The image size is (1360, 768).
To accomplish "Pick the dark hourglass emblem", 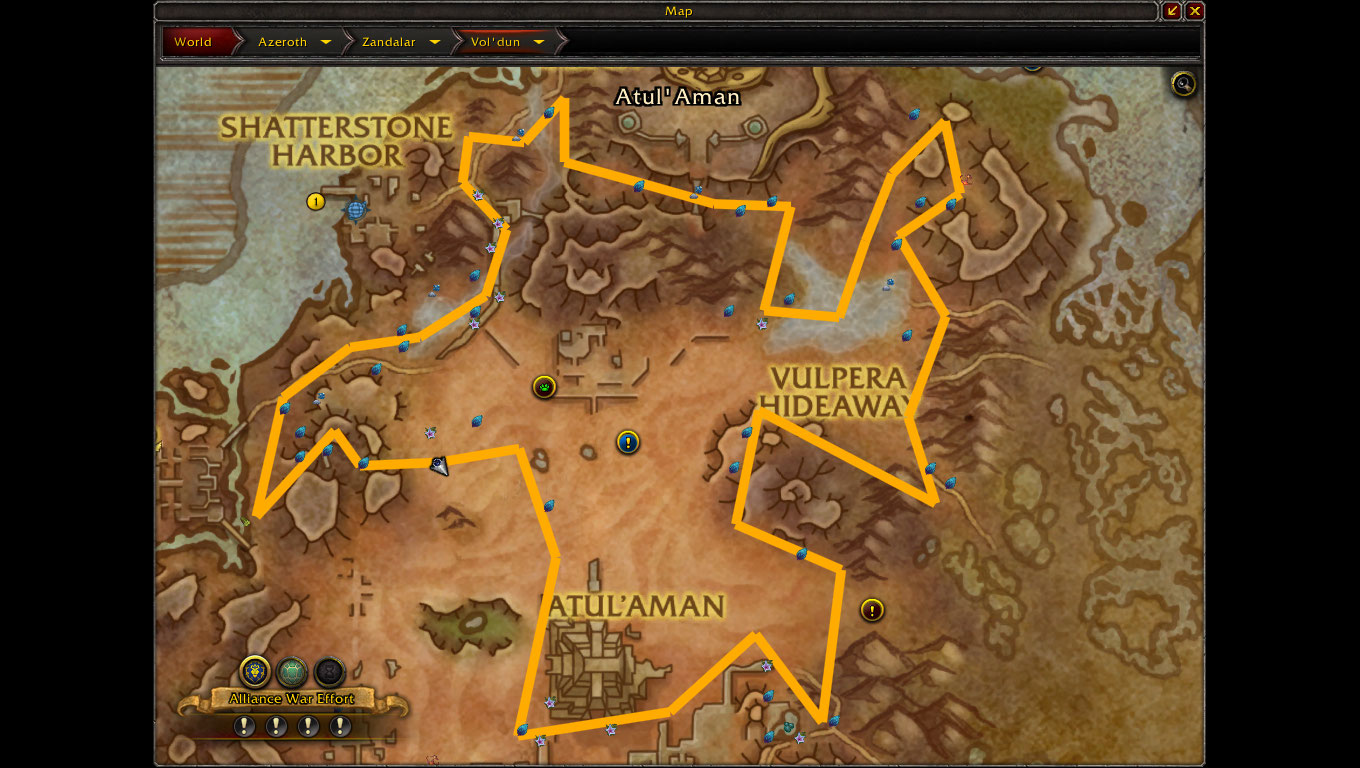I will (x=329, y=671).
